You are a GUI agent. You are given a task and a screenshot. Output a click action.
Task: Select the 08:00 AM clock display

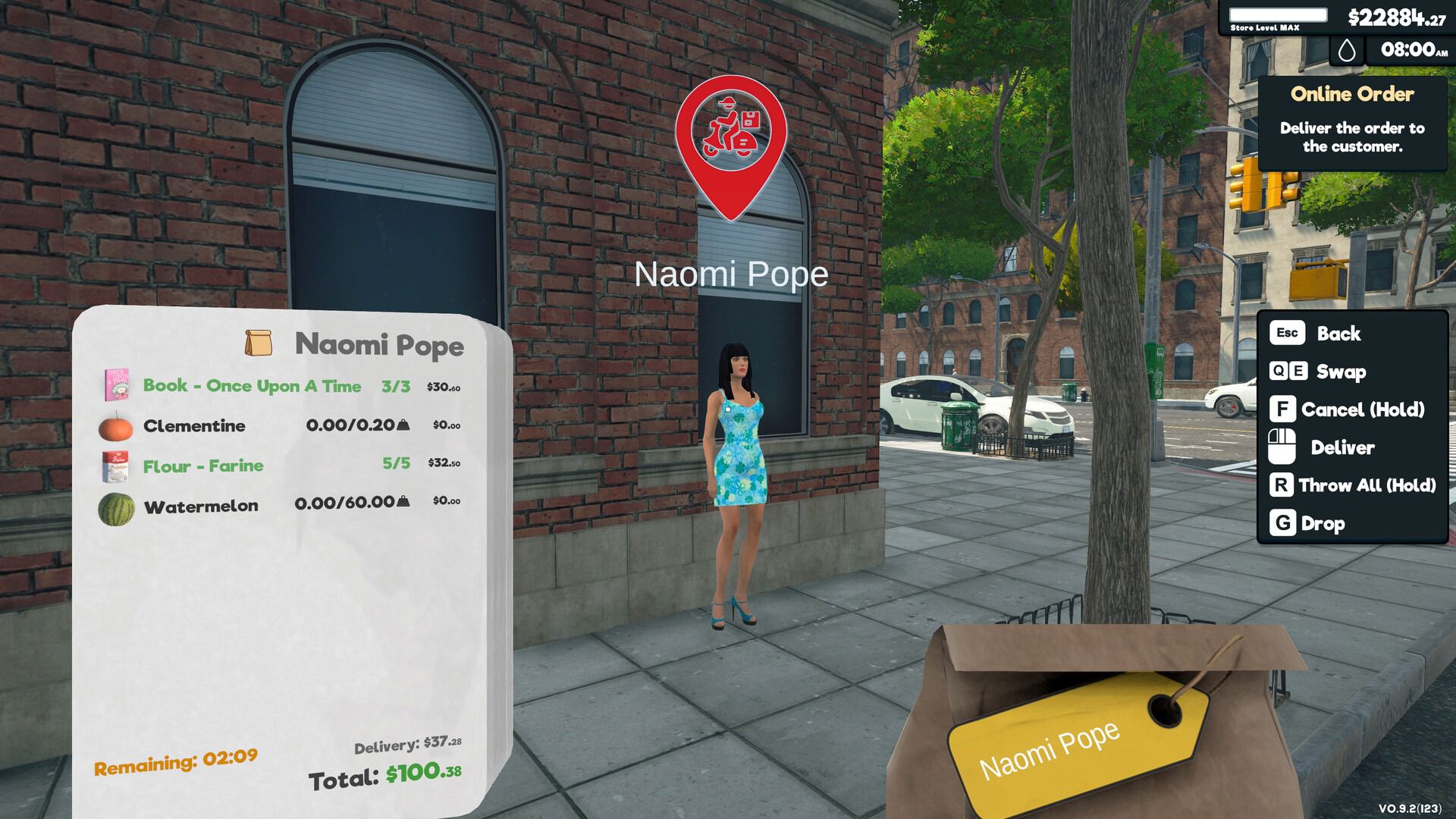coord(1410,52)
